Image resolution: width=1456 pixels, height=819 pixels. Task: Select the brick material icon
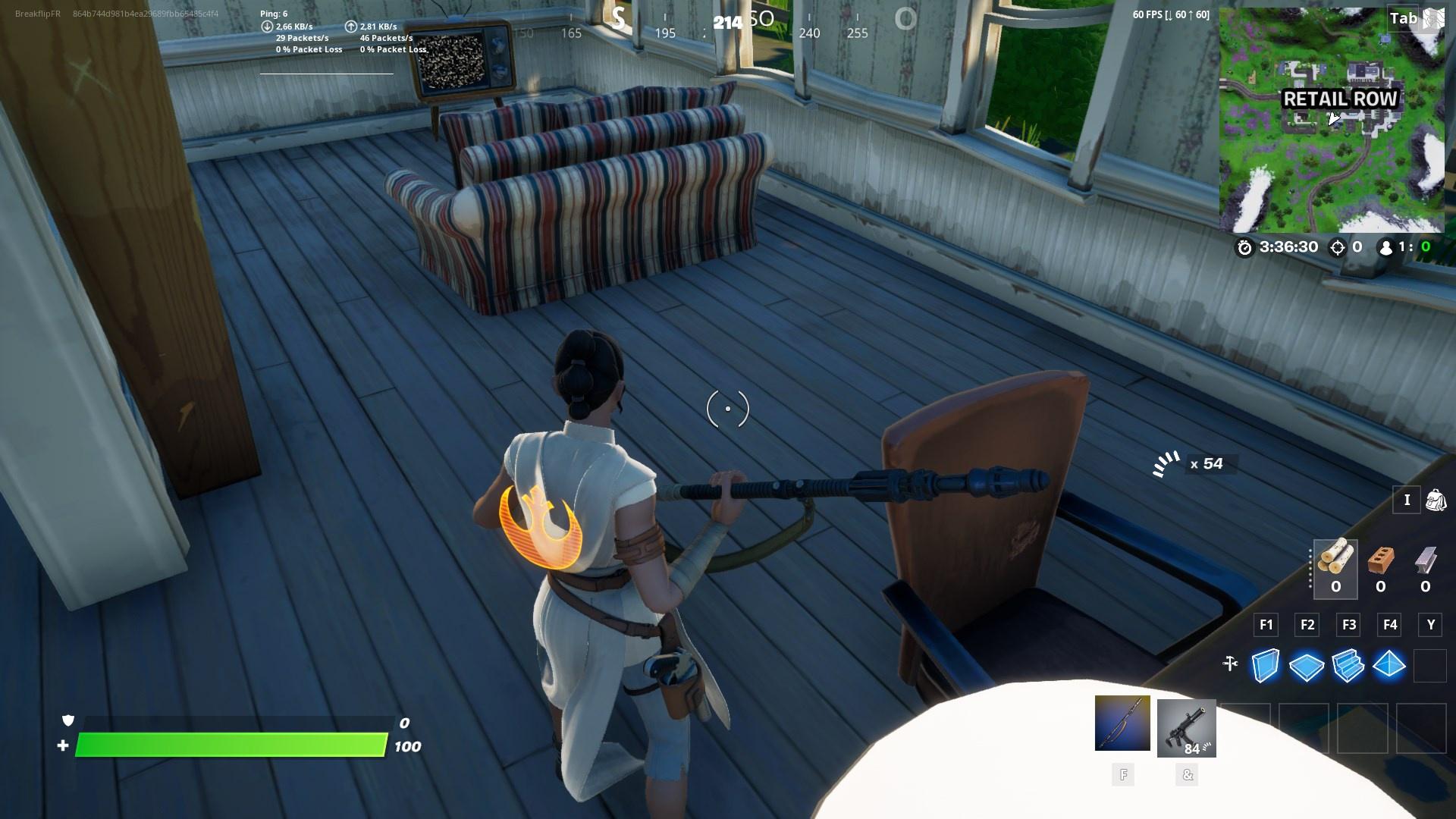(1379, 561)
